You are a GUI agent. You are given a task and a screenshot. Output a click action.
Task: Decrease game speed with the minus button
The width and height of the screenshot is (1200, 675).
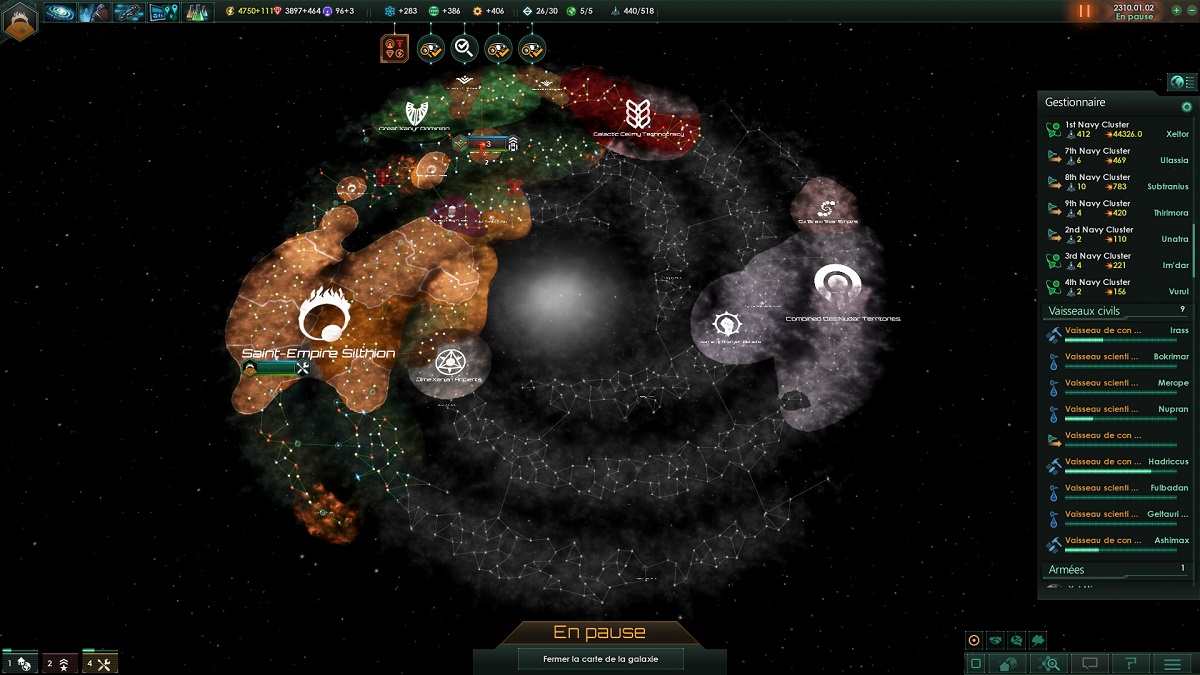(x=1190, y=10)
